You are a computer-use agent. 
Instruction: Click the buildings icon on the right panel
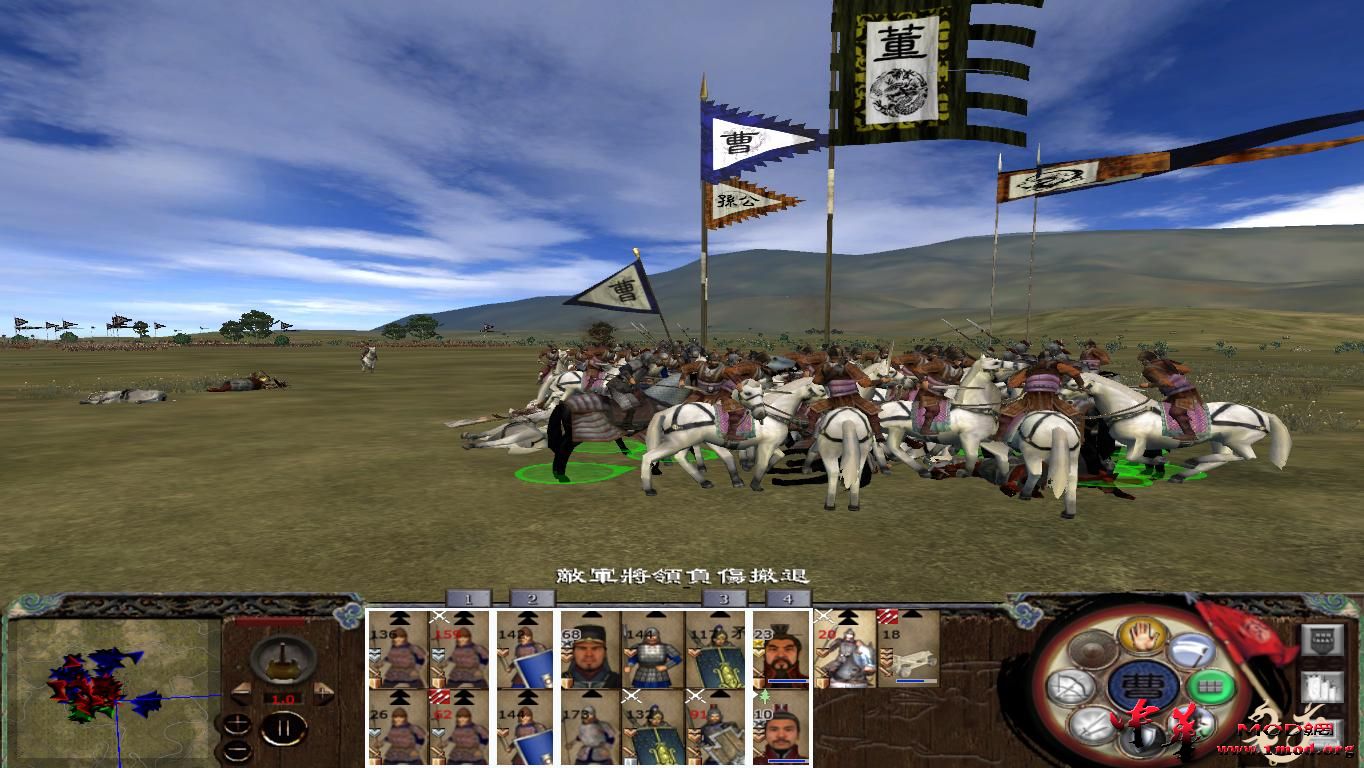1323,686
